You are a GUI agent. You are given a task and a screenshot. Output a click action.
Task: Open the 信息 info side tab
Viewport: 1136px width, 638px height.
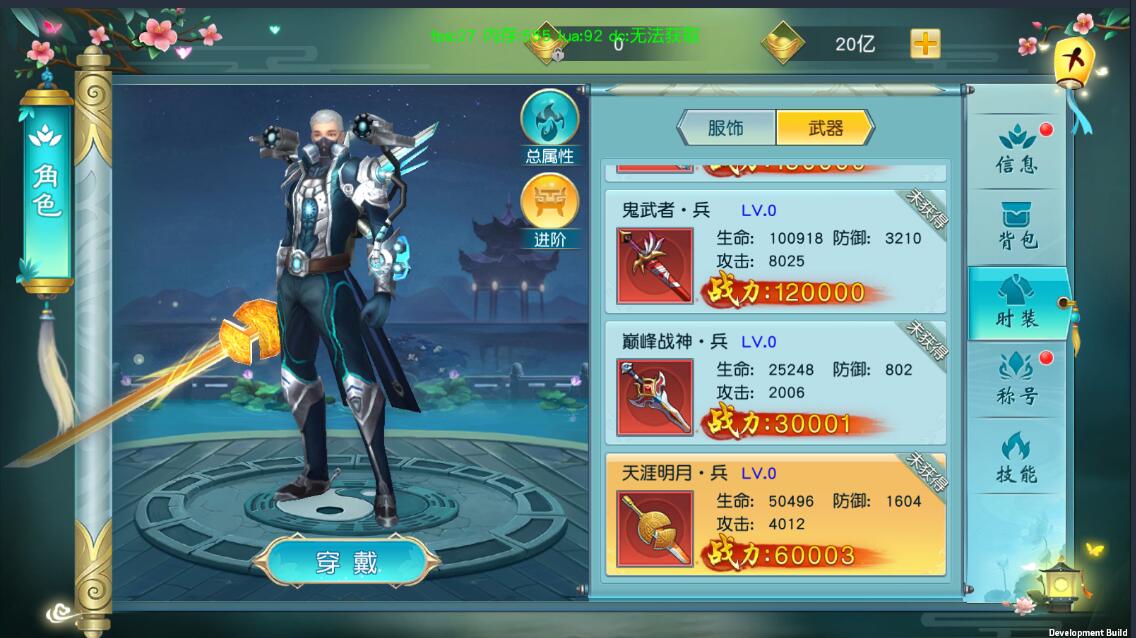(x=1016, y=150)
